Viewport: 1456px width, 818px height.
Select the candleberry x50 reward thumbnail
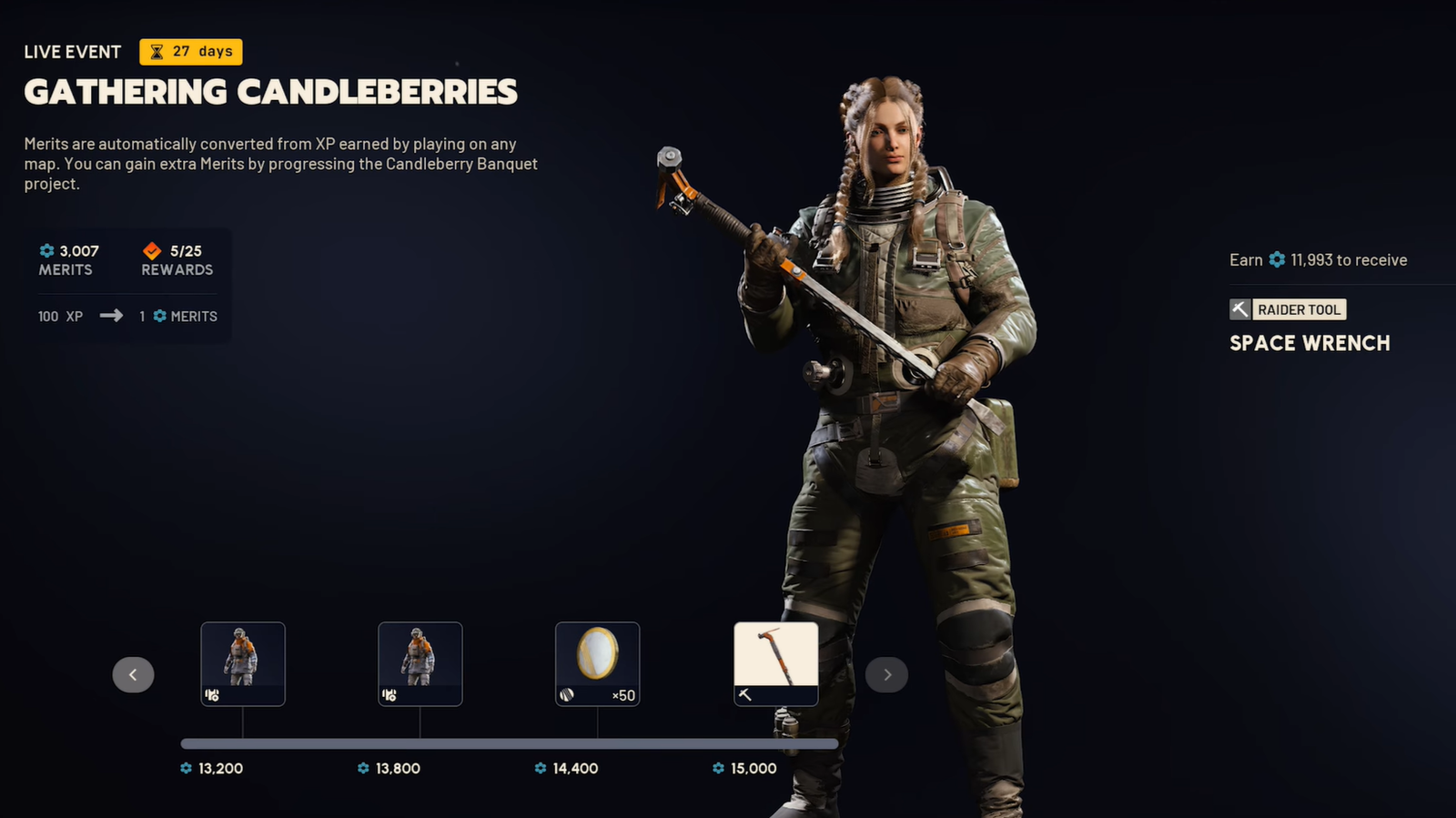click(598, 663)
